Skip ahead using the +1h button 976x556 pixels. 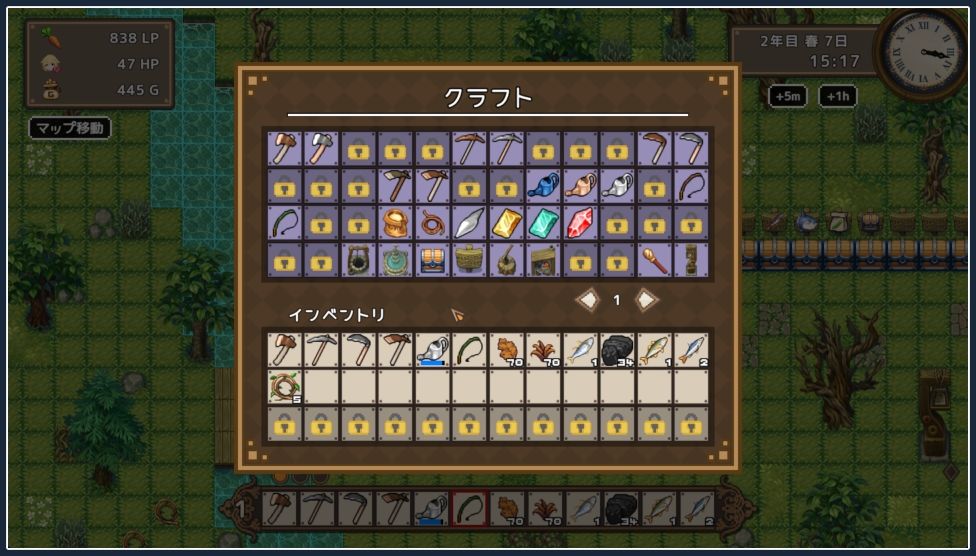click(x=837, y=96)
